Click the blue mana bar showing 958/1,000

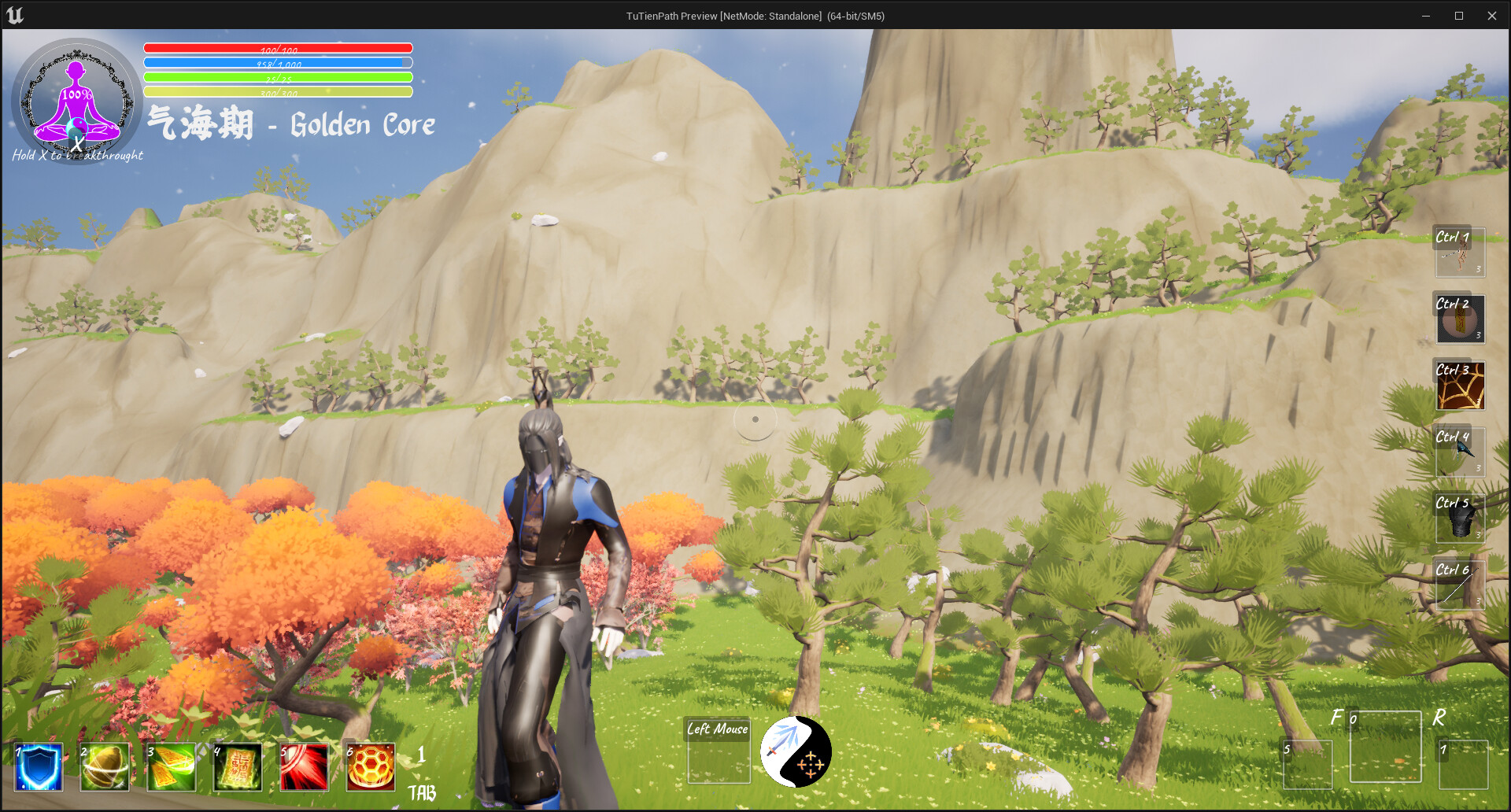[277, 62]
